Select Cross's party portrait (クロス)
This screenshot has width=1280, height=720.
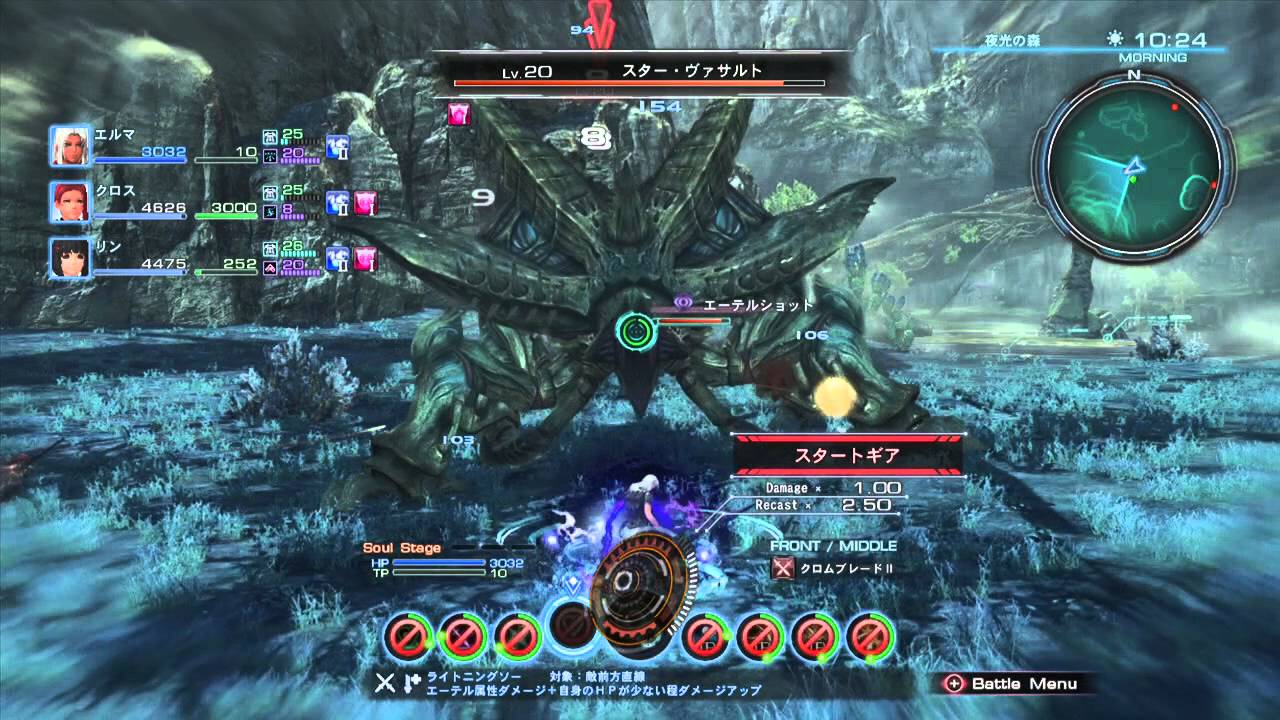click(70, 203)
